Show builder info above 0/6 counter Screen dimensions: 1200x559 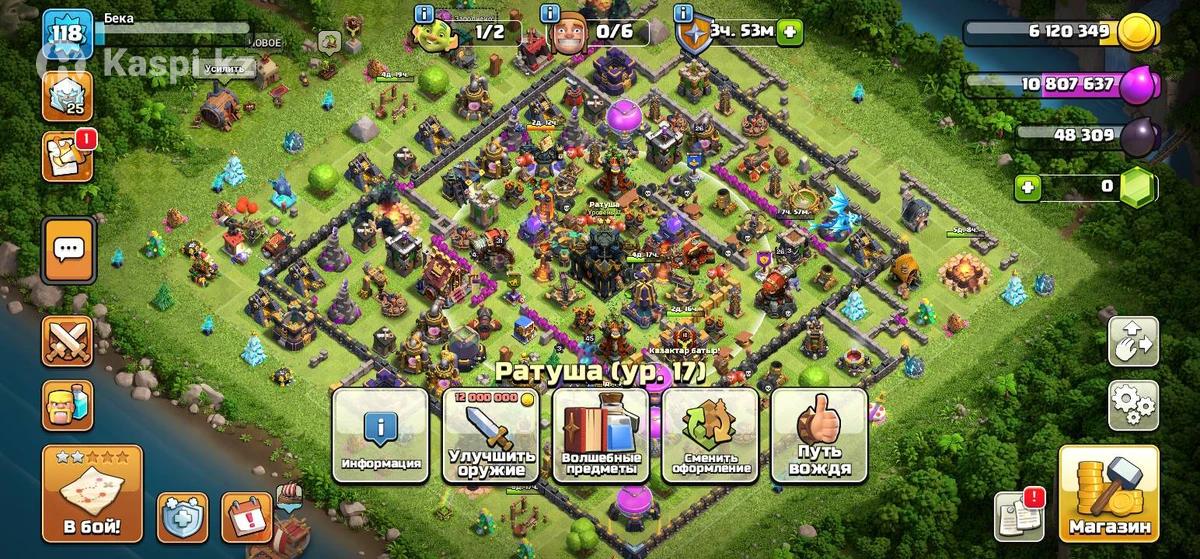tap(549, 14)
